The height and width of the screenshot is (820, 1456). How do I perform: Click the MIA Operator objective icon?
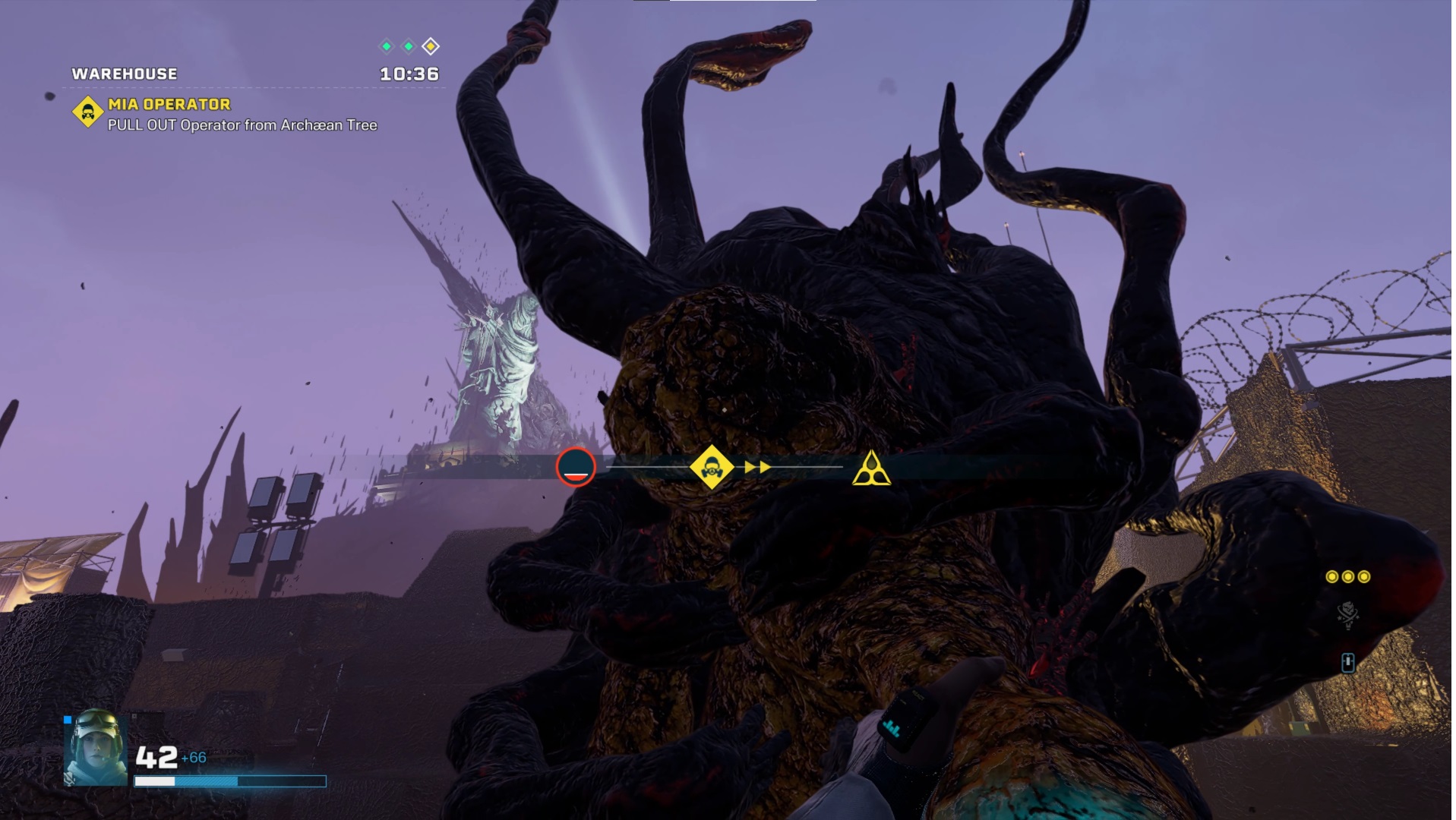tap(88, 112)
